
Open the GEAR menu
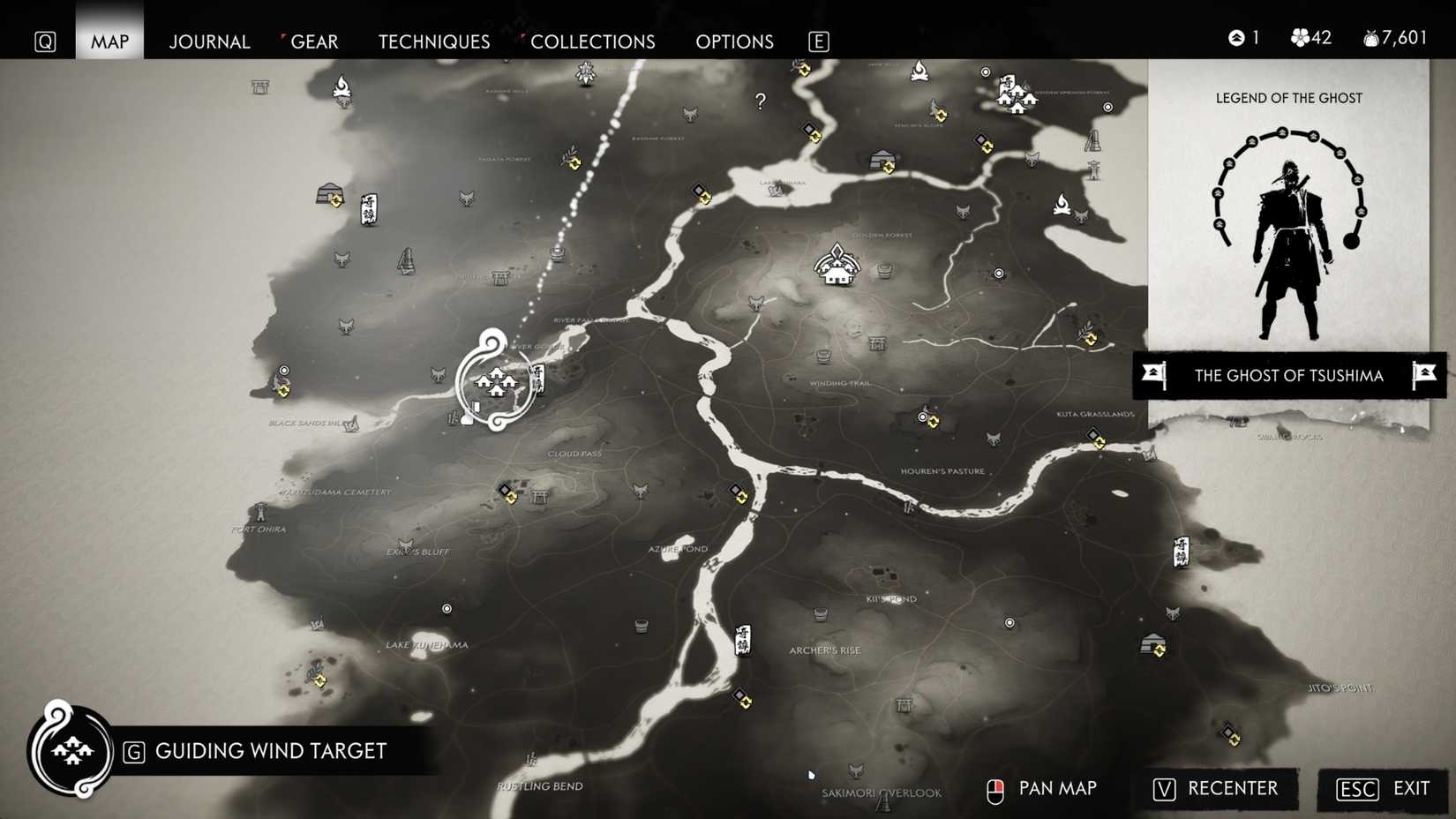point(315,41)
